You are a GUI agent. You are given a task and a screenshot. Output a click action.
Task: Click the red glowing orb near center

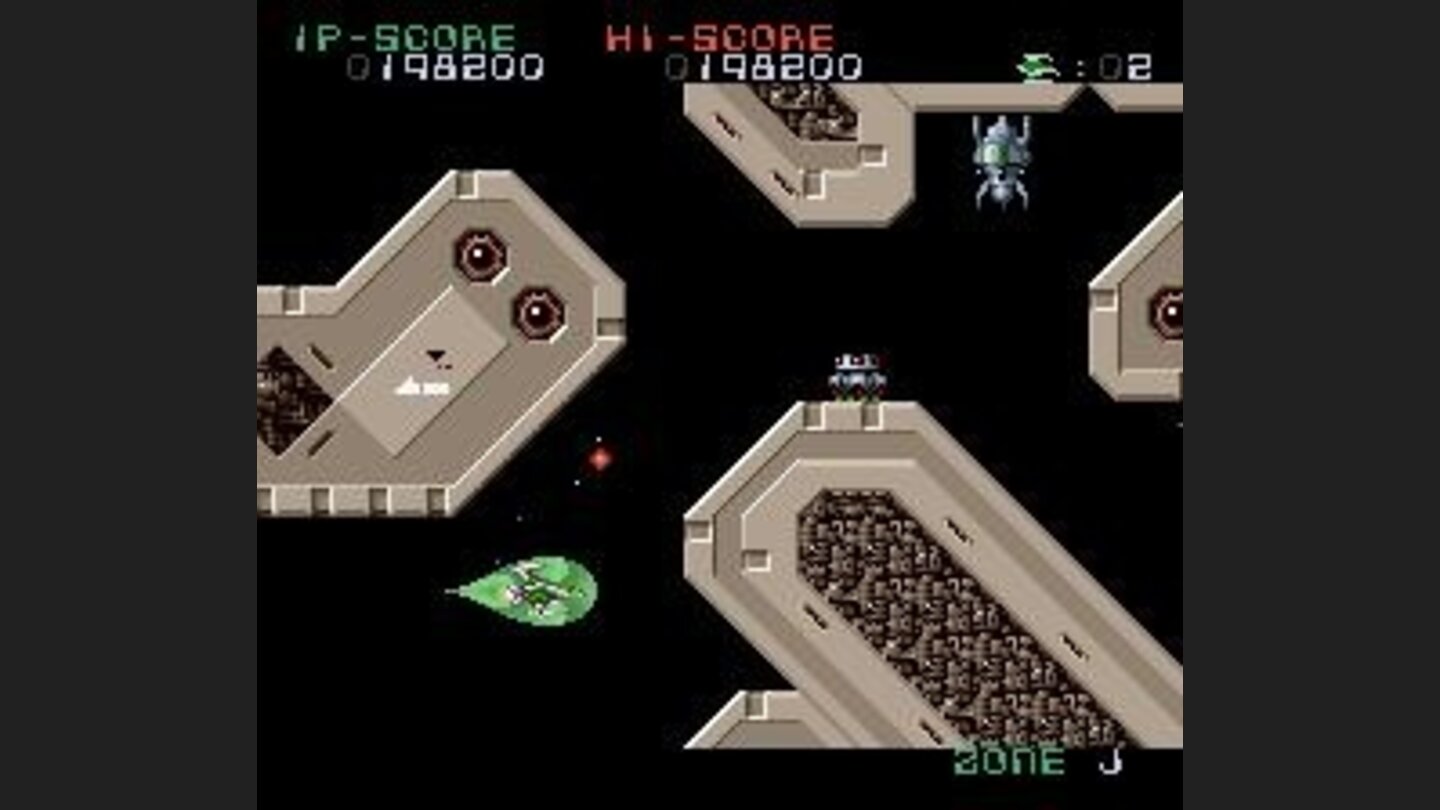click(x=602, y=459)
